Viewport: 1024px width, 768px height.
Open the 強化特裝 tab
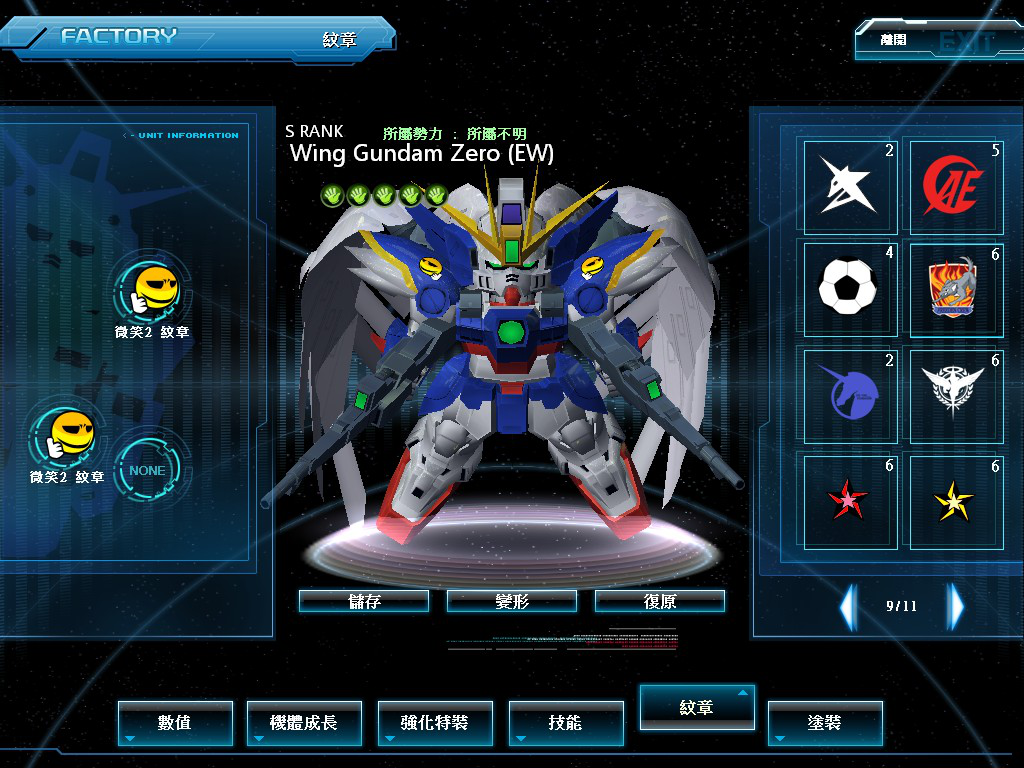pyautogui.click(x=435, y=722)
